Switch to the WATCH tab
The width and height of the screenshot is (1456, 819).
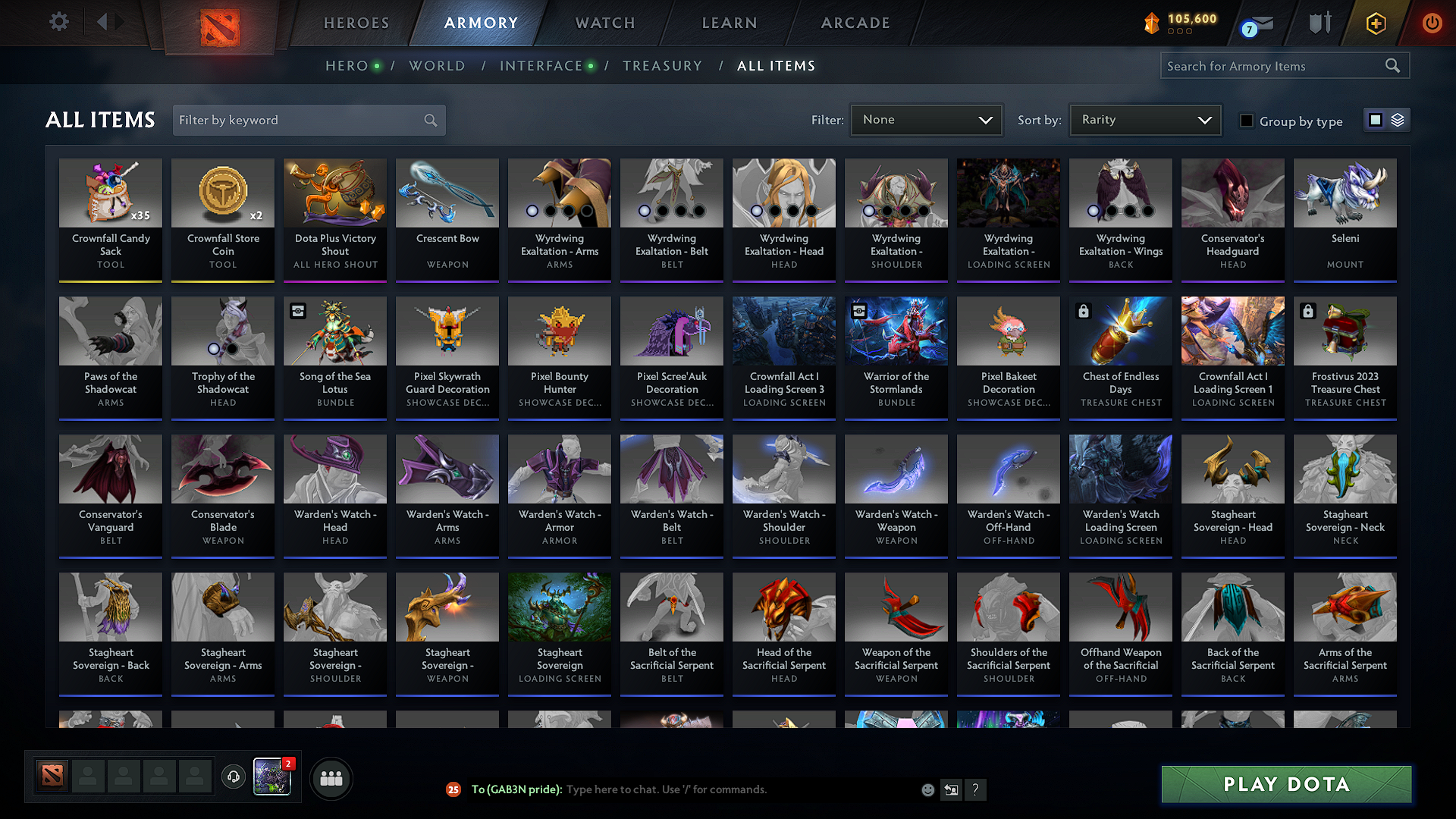(604, 23)
